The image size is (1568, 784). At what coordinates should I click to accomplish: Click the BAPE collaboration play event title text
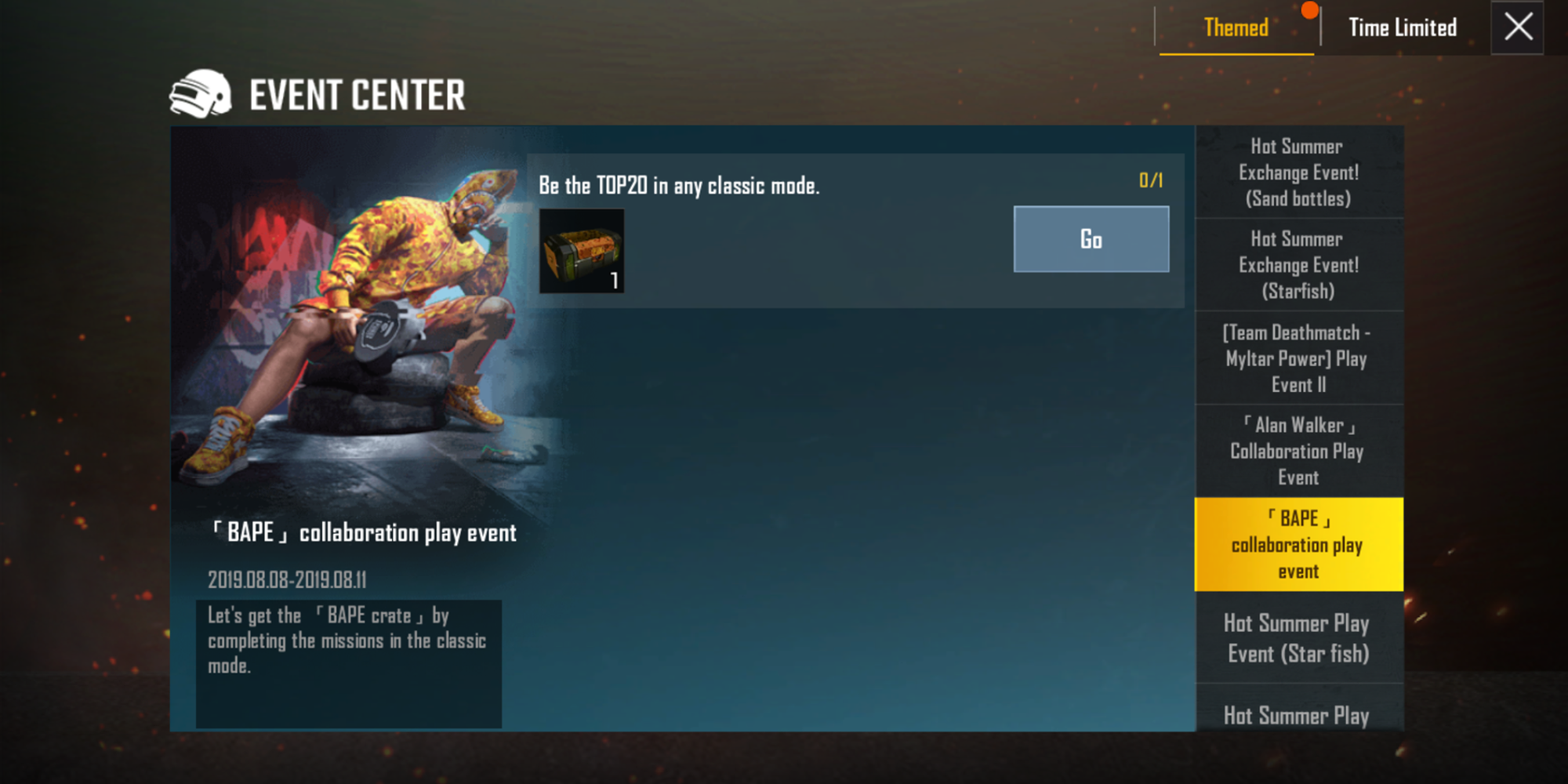point(363,533)
